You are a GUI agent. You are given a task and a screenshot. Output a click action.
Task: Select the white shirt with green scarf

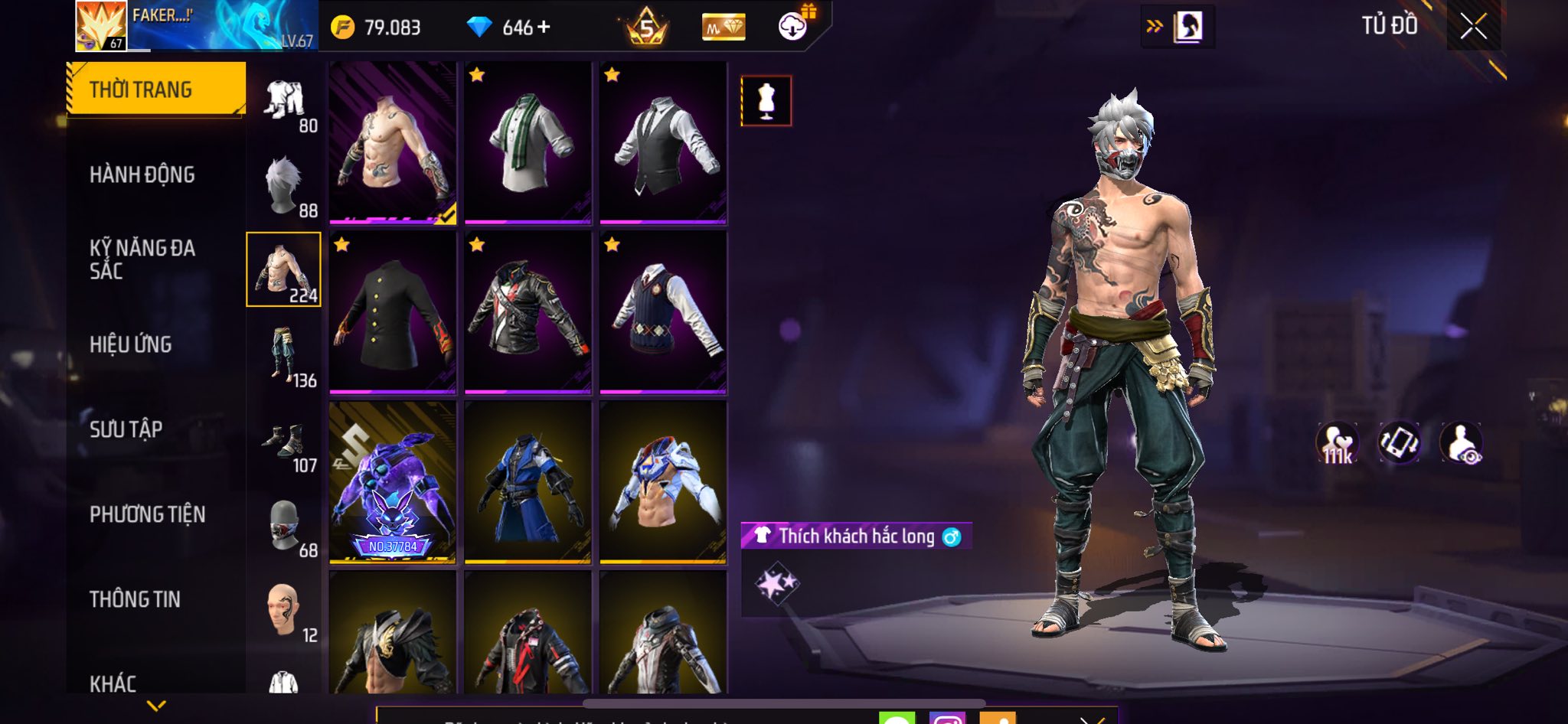[x=528, y=143]
